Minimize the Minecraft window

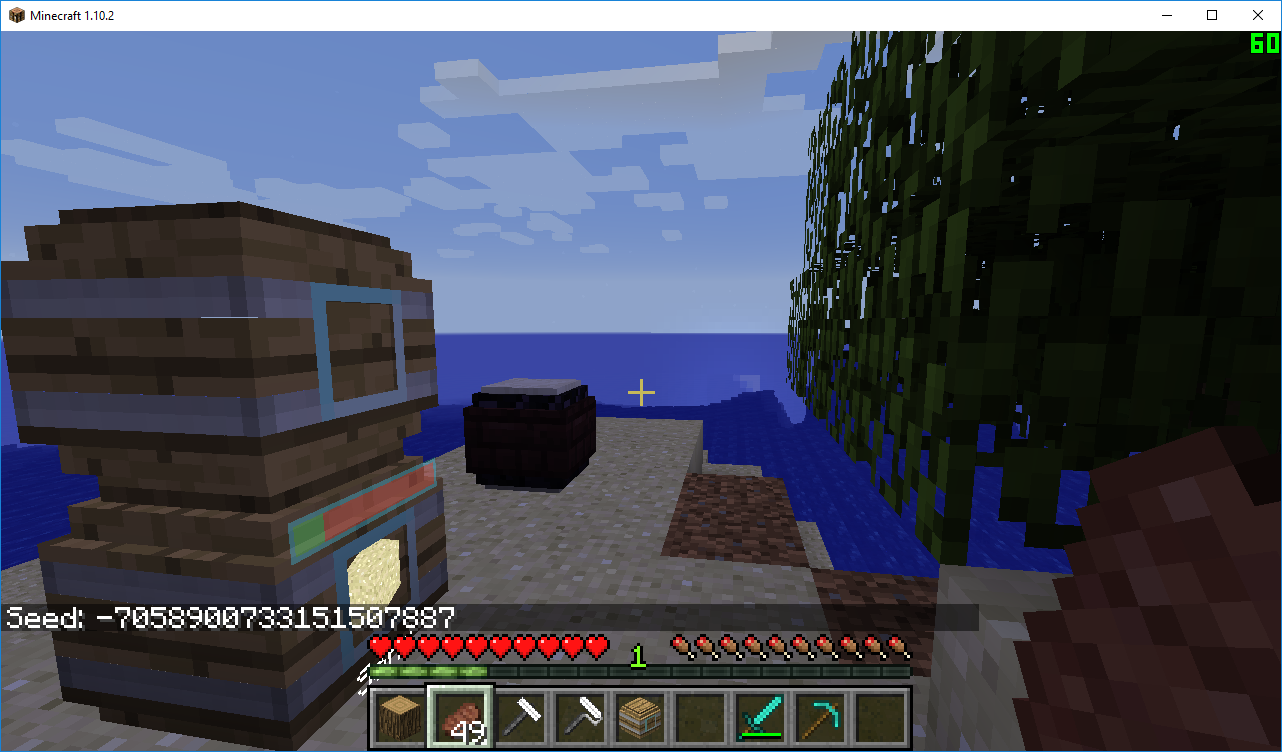[x=1166, y=15]
